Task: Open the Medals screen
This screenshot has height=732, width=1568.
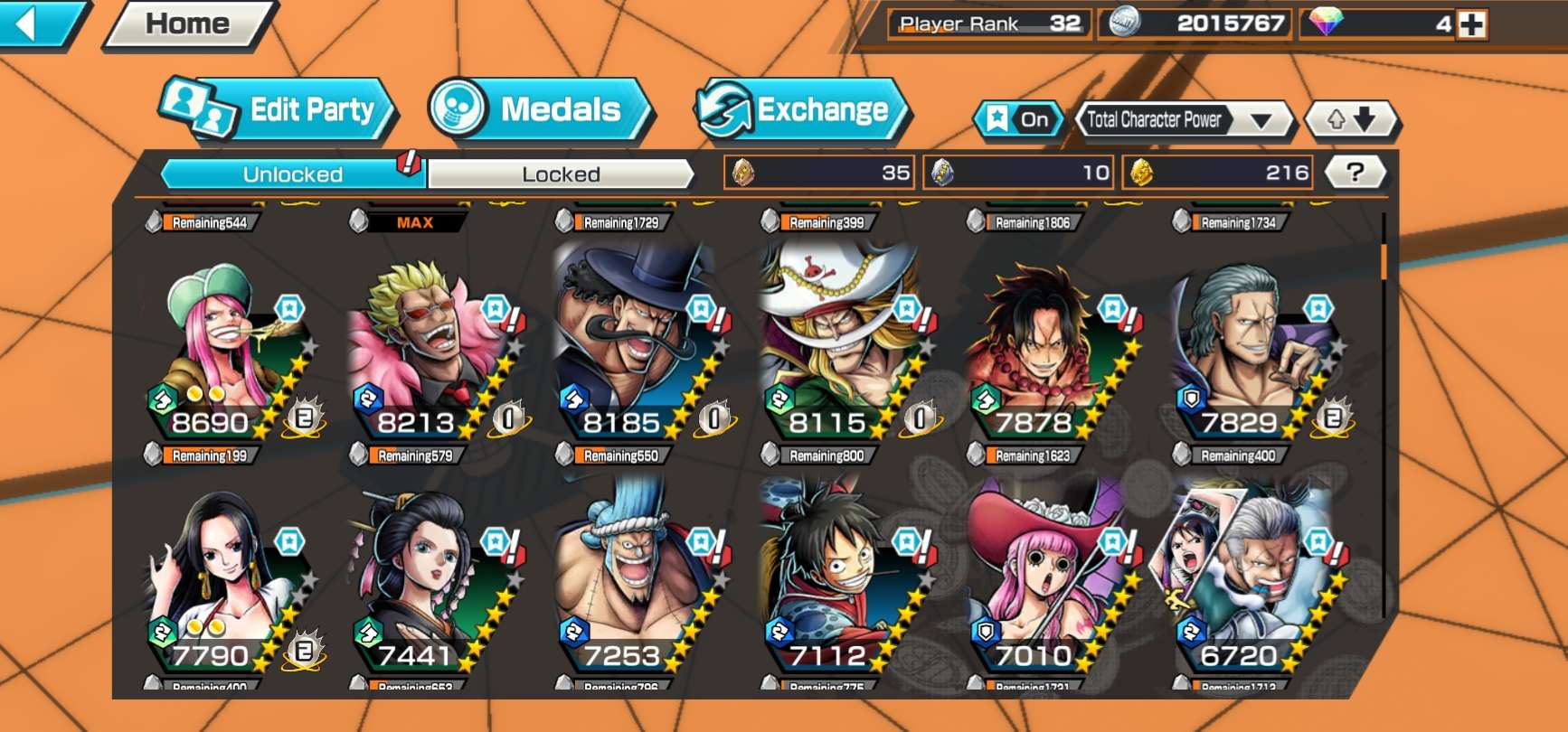Action: pos(539,110)
